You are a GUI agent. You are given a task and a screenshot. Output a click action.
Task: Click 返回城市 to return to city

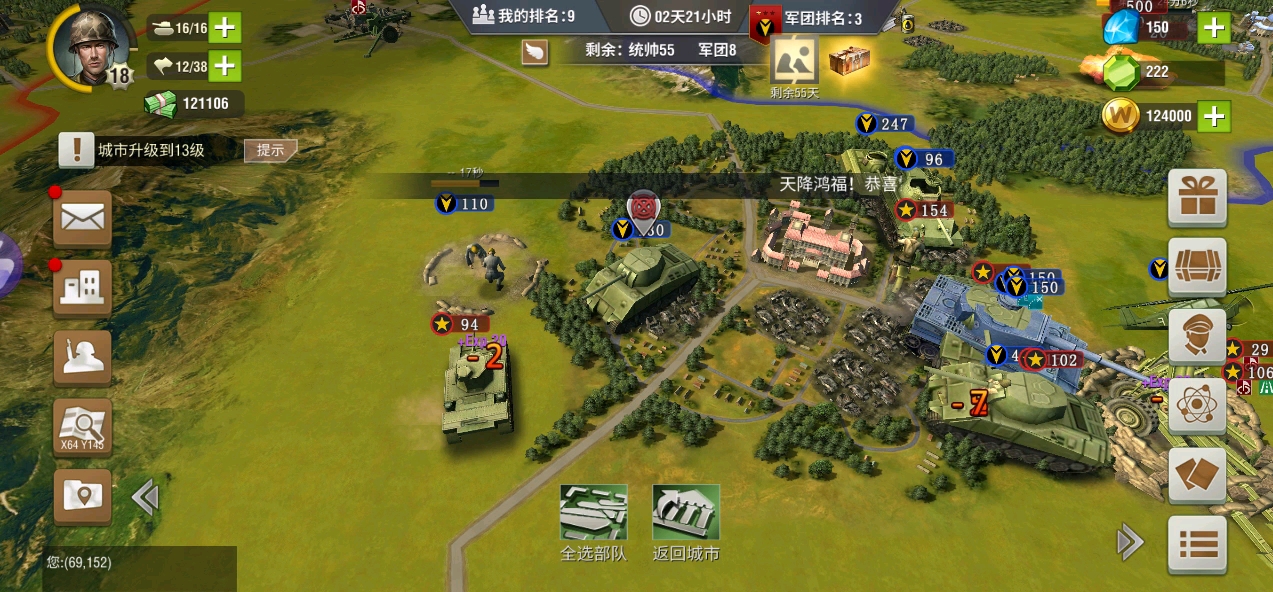coord(686,521)
